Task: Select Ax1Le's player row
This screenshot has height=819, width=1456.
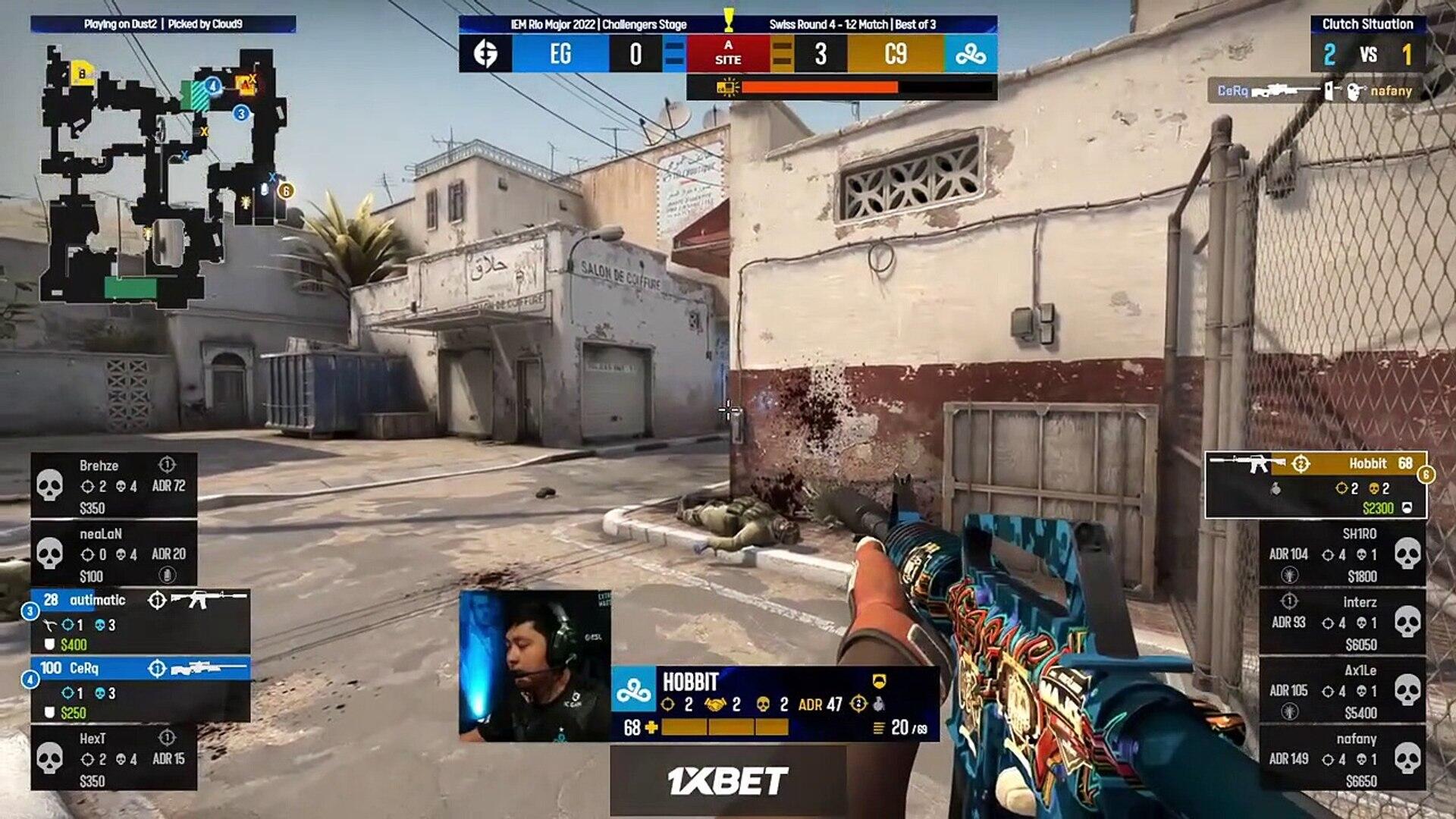Action: (x=1342, y=691)
